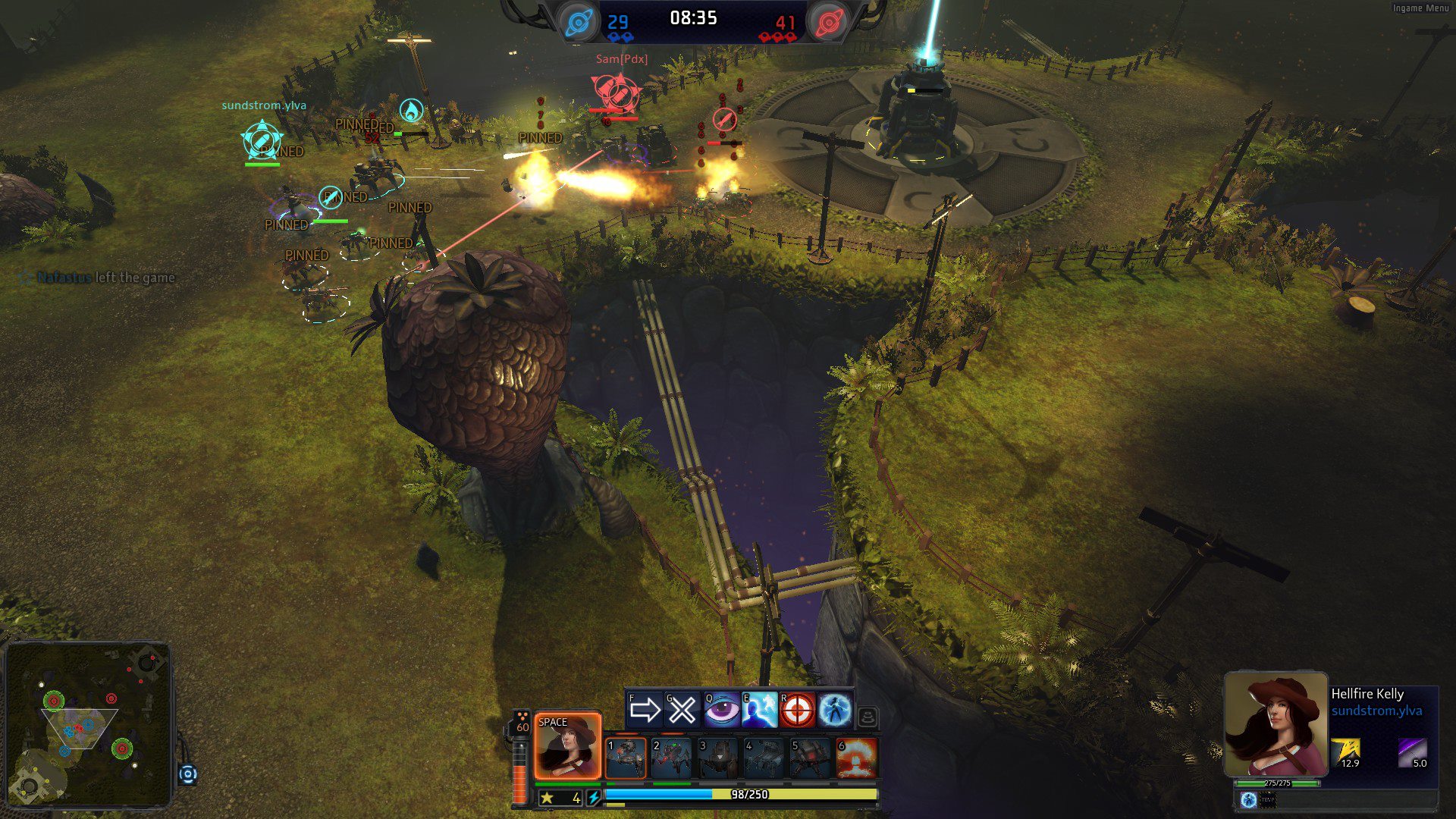Select unit slot 1 in the squad bar

(x=626, y=758)
